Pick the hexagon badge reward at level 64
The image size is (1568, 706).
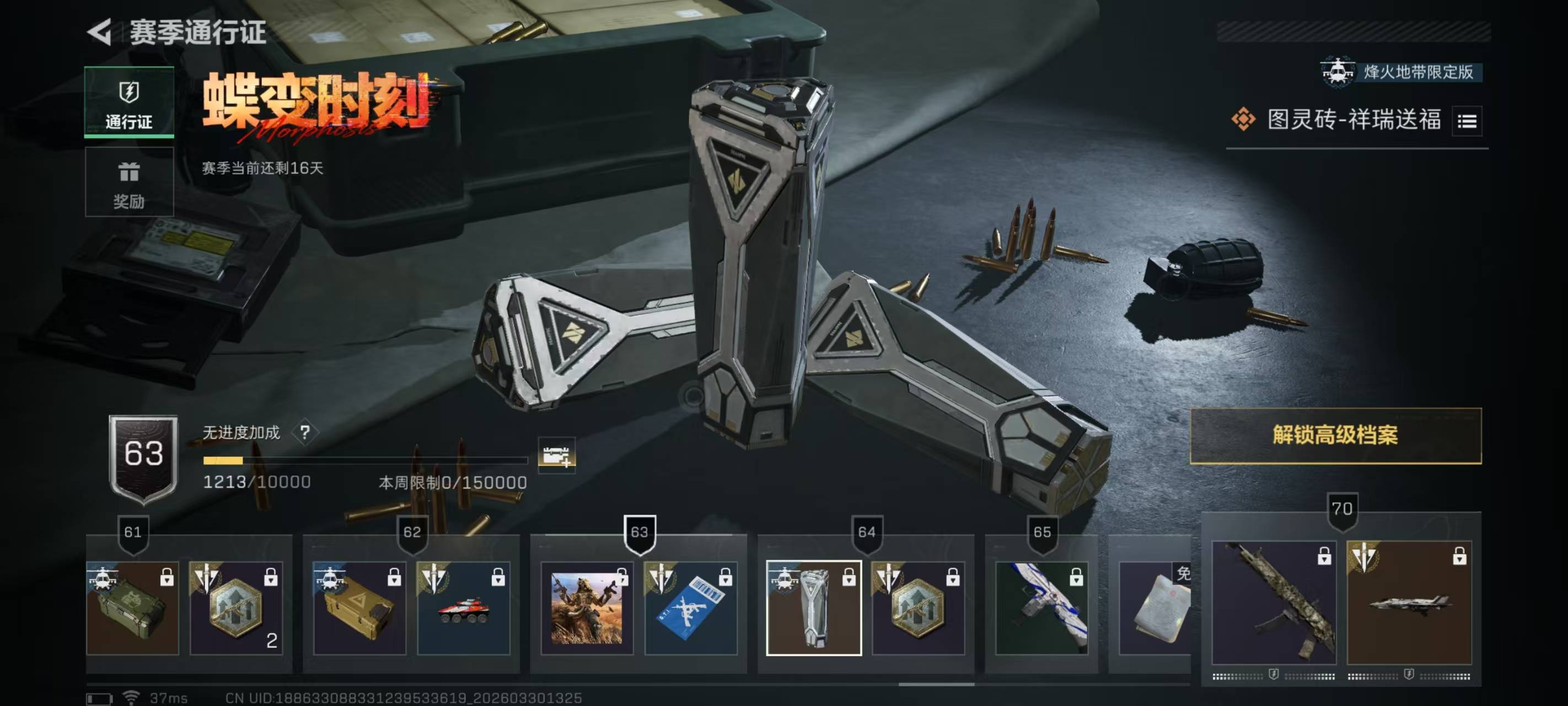[918, 608]
